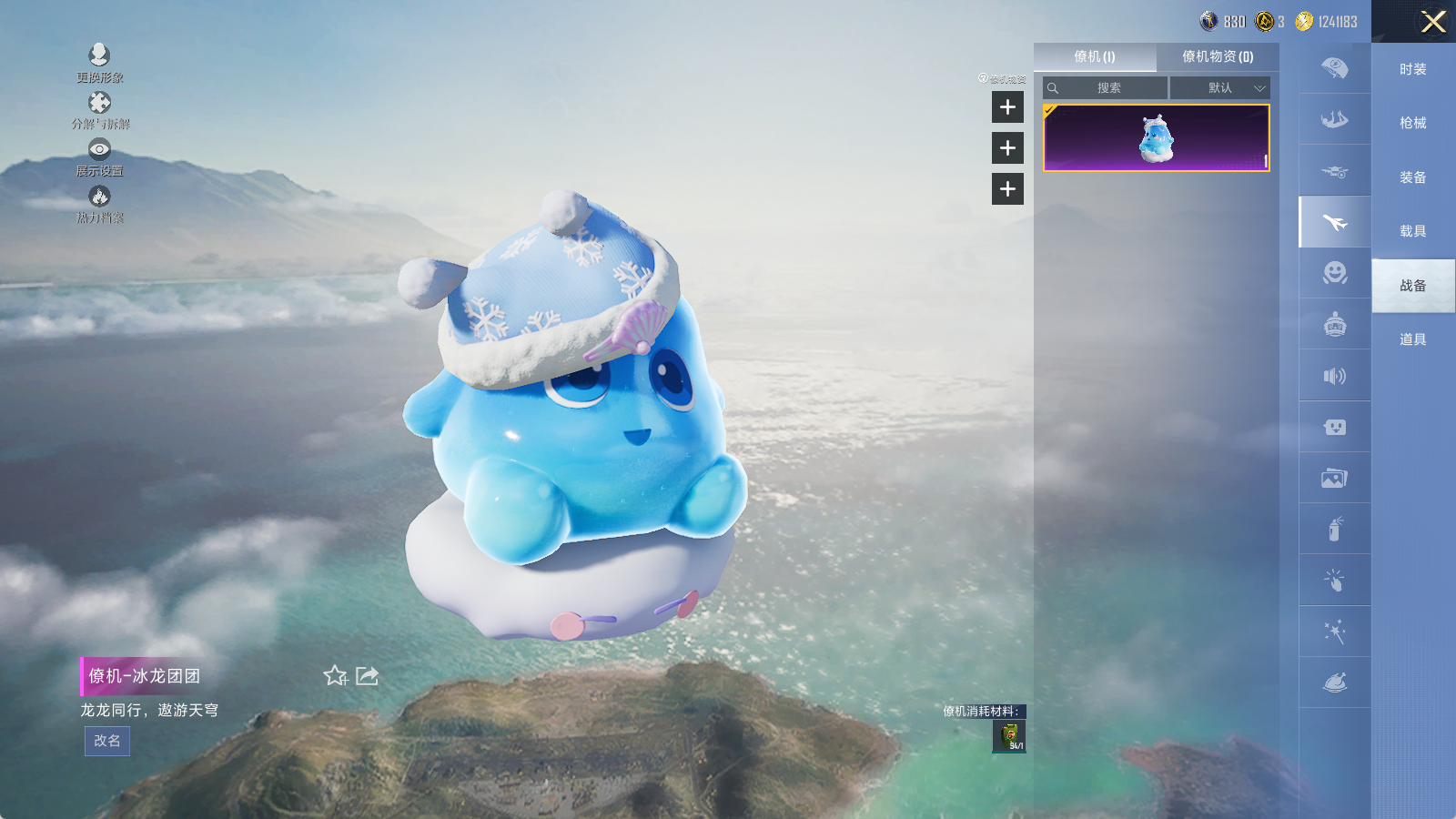Share the wingman using the arrow icon
The image size is (1456, 819).
[x=367, y=675]
